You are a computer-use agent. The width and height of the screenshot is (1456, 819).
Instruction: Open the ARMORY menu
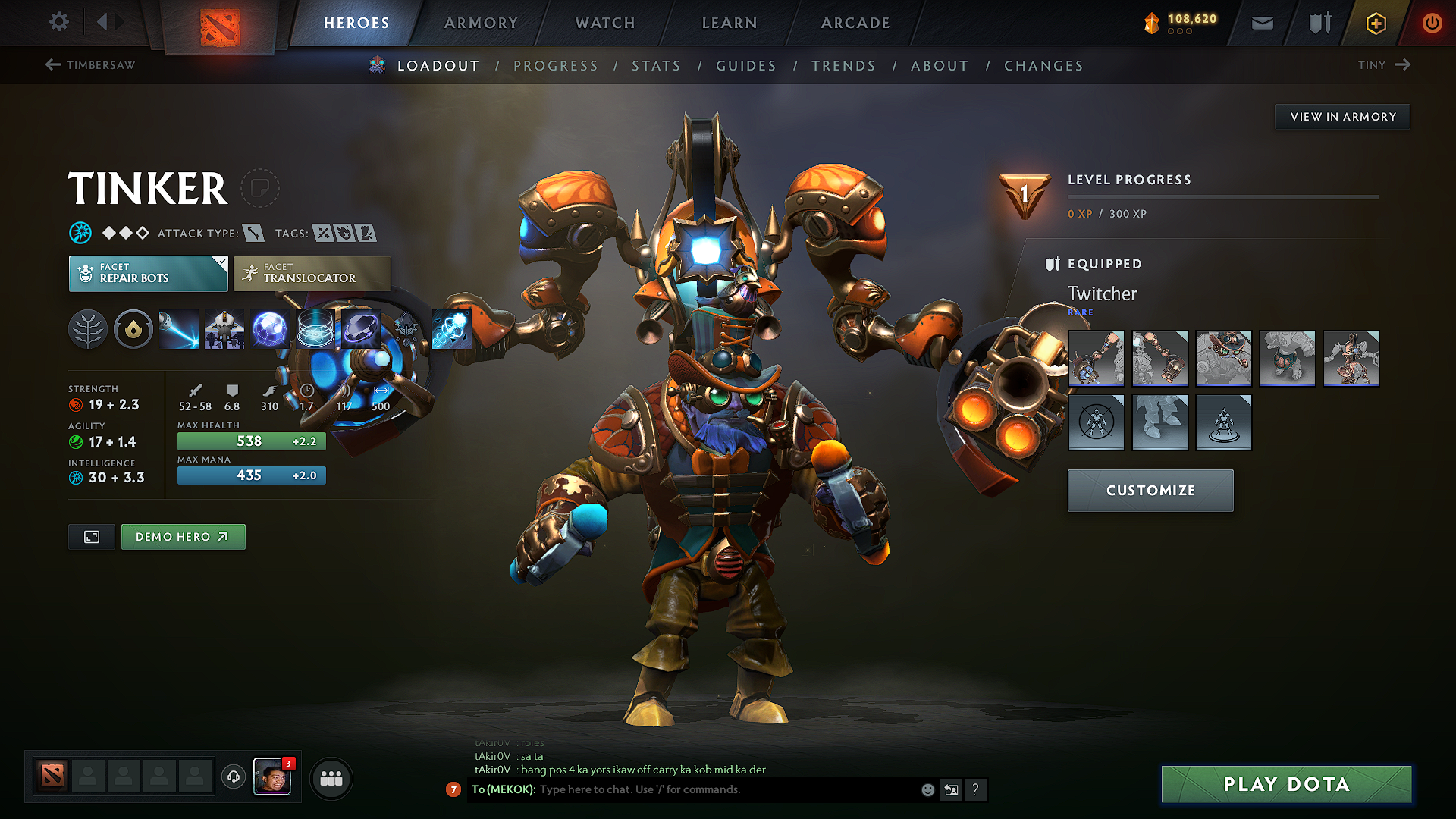[x=481, y=23]
